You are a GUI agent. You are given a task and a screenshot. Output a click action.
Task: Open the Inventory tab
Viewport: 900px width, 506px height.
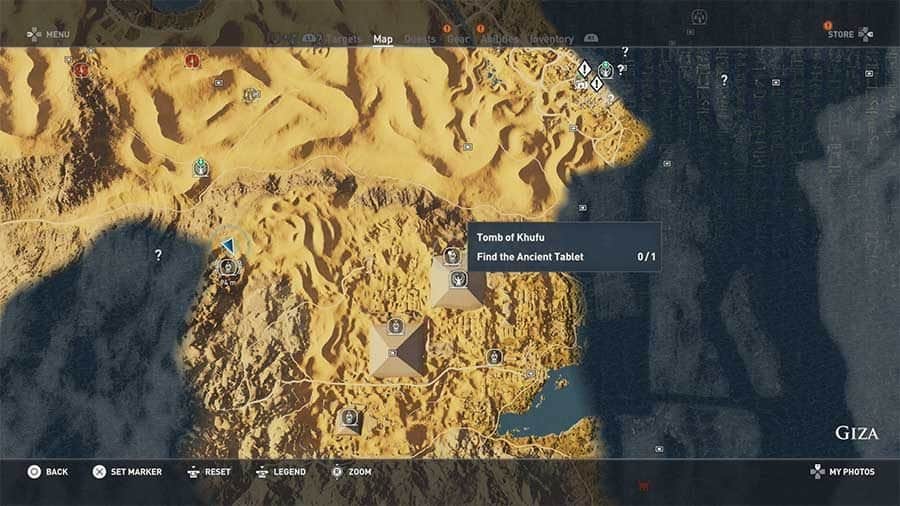click(x=551, y=40)
